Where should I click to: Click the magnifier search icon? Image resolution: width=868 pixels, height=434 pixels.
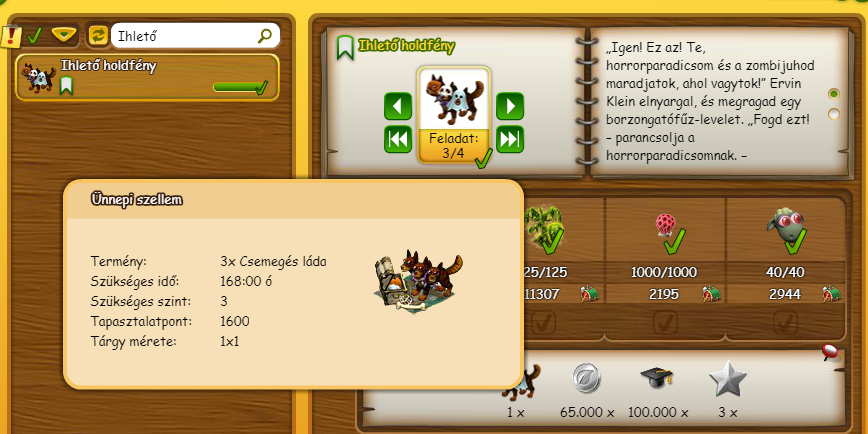pos(265,36)
